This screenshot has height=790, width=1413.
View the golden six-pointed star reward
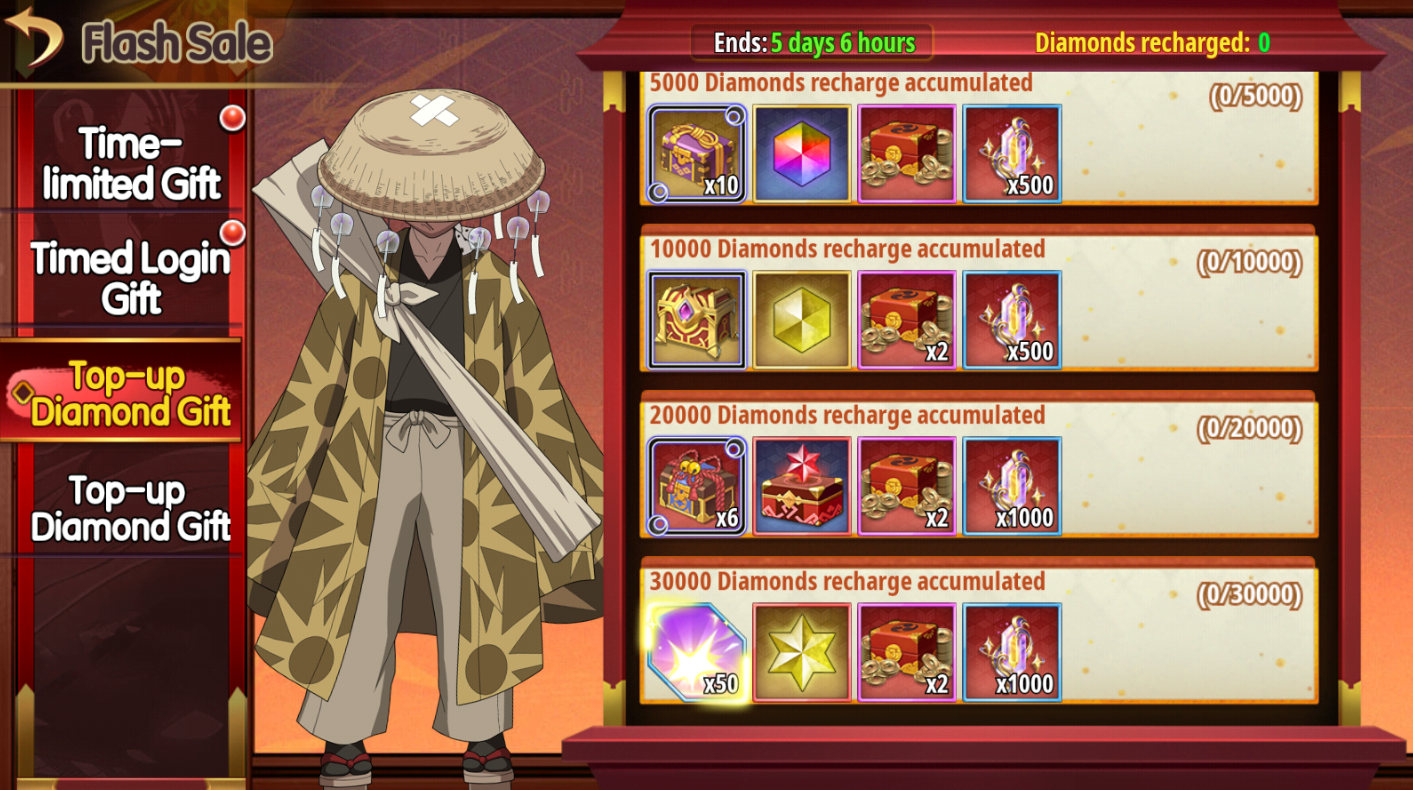802,652
